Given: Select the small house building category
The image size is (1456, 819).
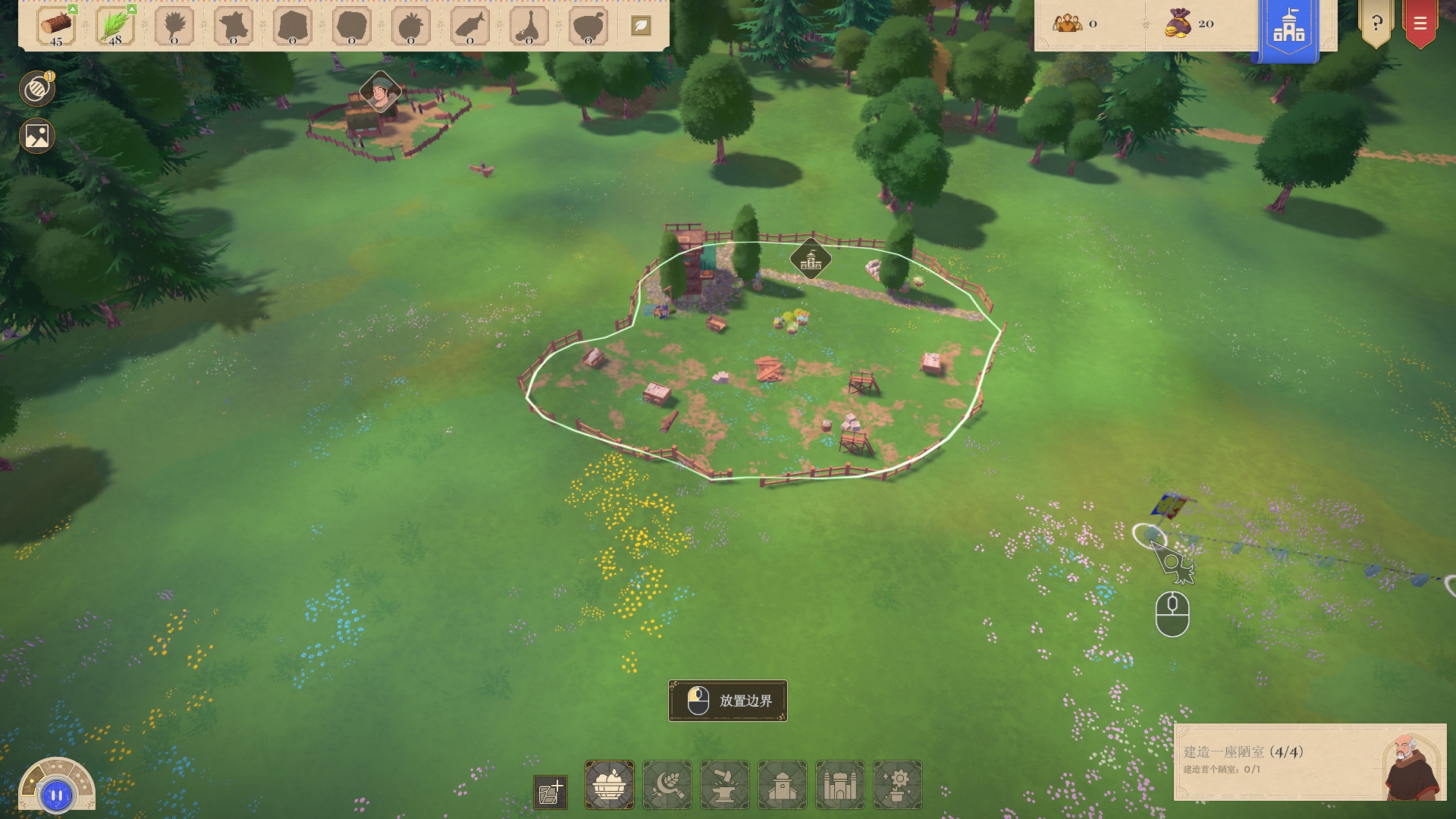Looking at the screenshot, I should click(x=782, y=785).
